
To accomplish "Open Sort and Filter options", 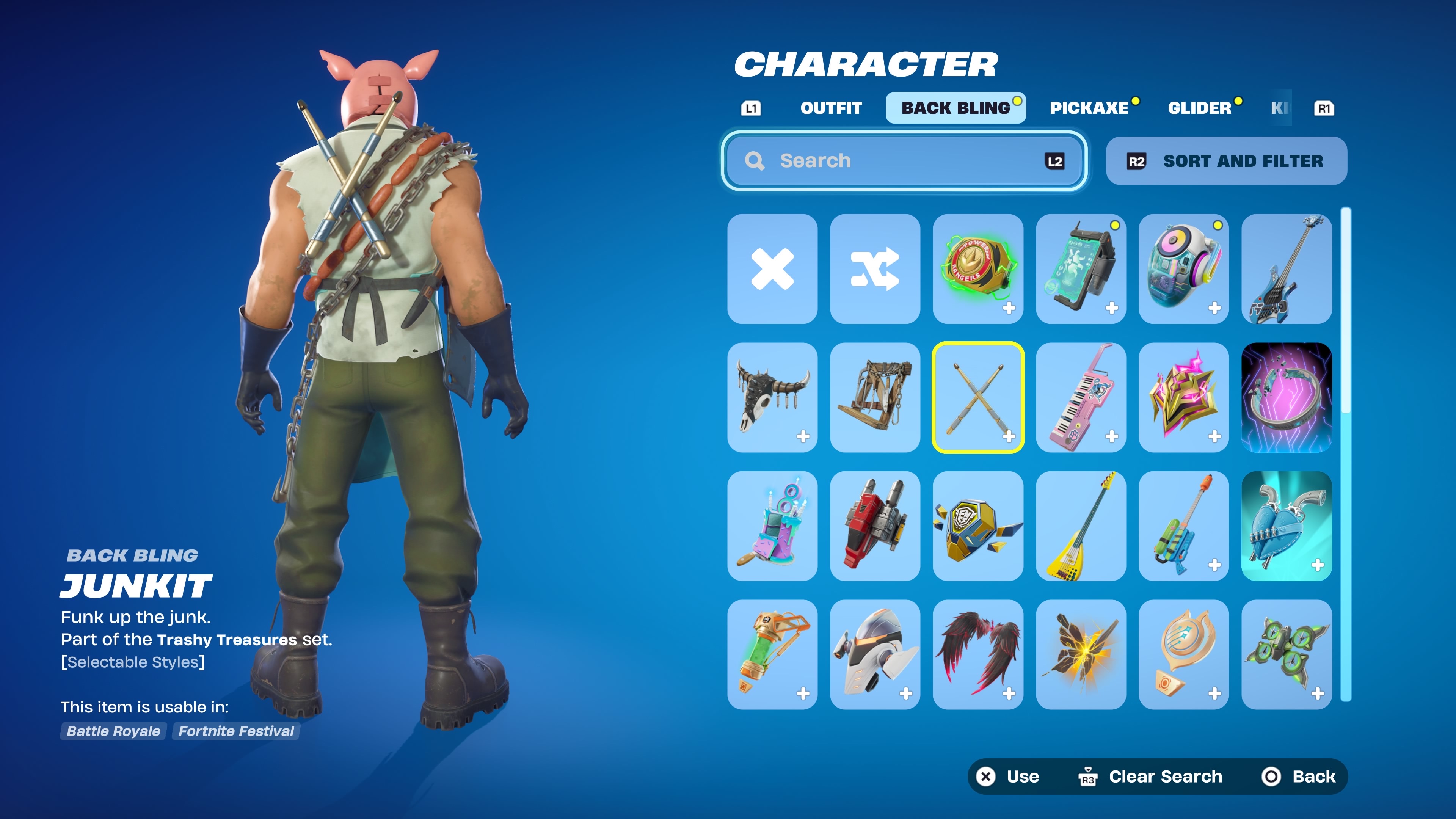I will click(x=1226, y=161).
